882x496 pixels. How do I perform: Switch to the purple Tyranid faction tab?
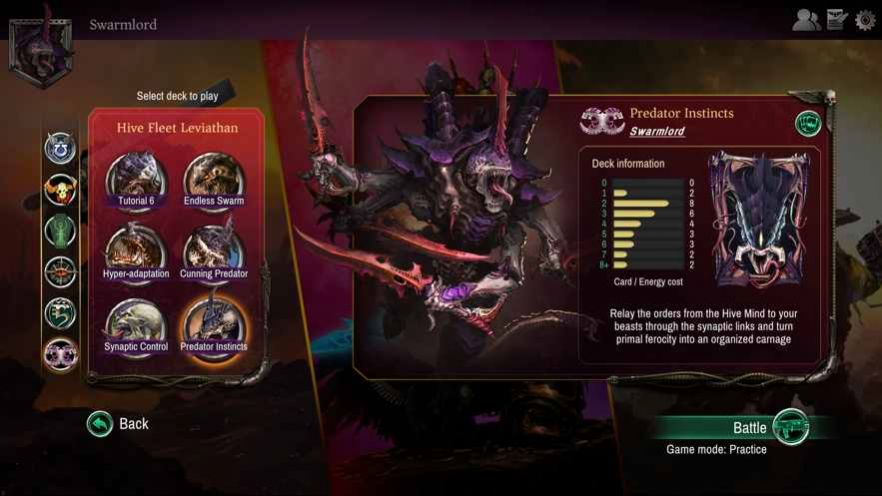[60, 354]
